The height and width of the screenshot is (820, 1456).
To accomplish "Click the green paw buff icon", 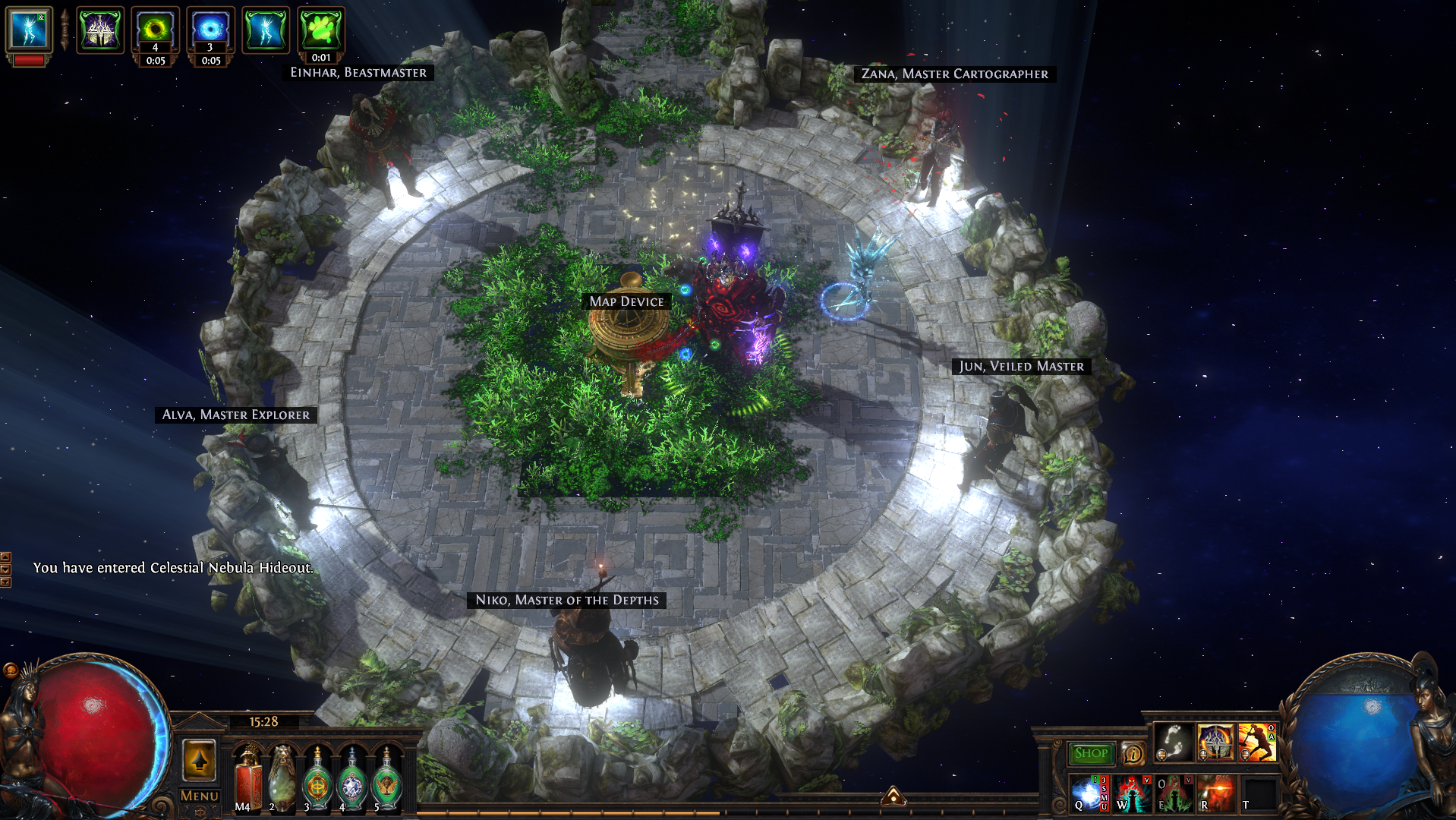I will (x=321, y=30).
